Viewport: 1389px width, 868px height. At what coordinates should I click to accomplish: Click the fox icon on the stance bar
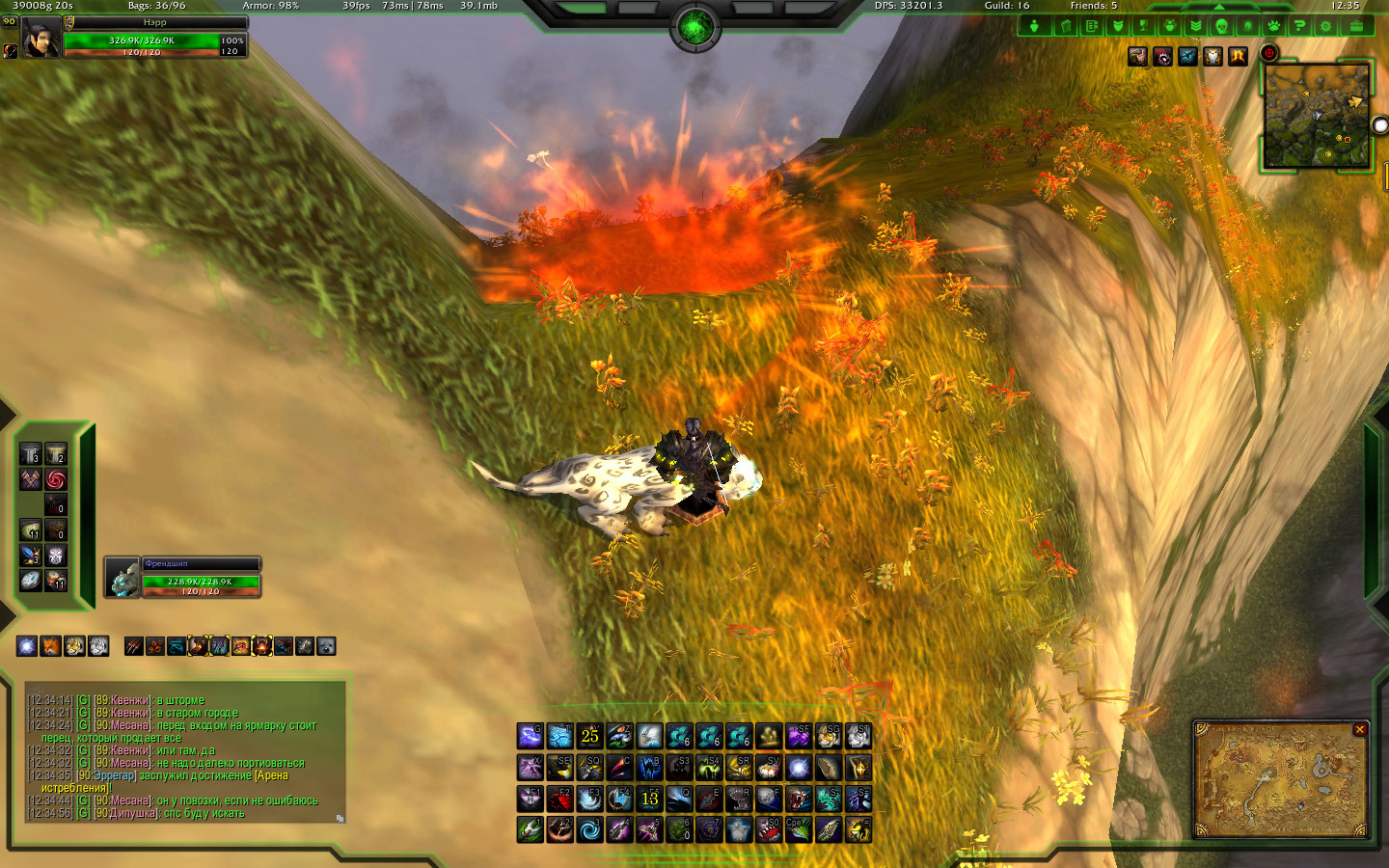50,646
